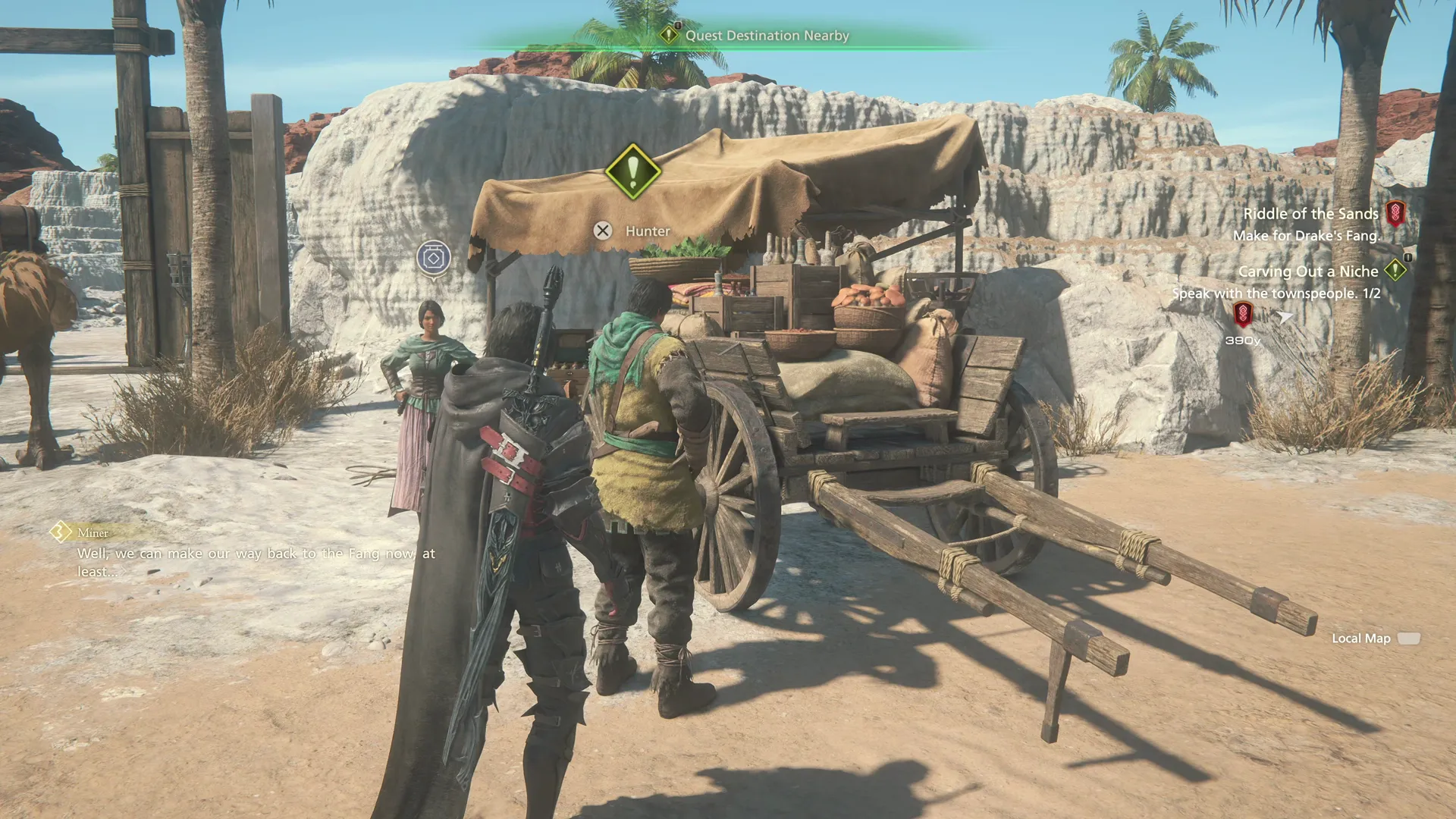Expand the Riddle of the Sands quest entry
1456x819 pixels.
pos(1313,213)
